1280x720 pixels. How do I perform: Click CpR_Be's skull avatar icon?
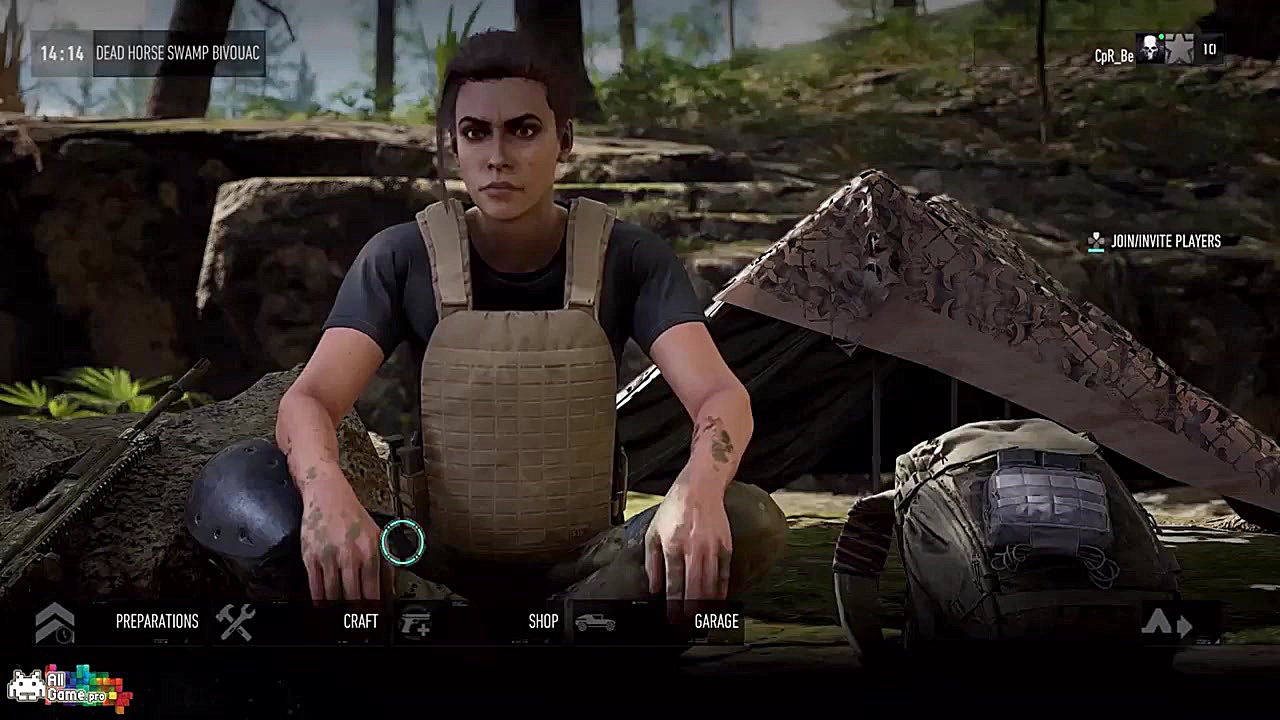(x=1148, y=47)
